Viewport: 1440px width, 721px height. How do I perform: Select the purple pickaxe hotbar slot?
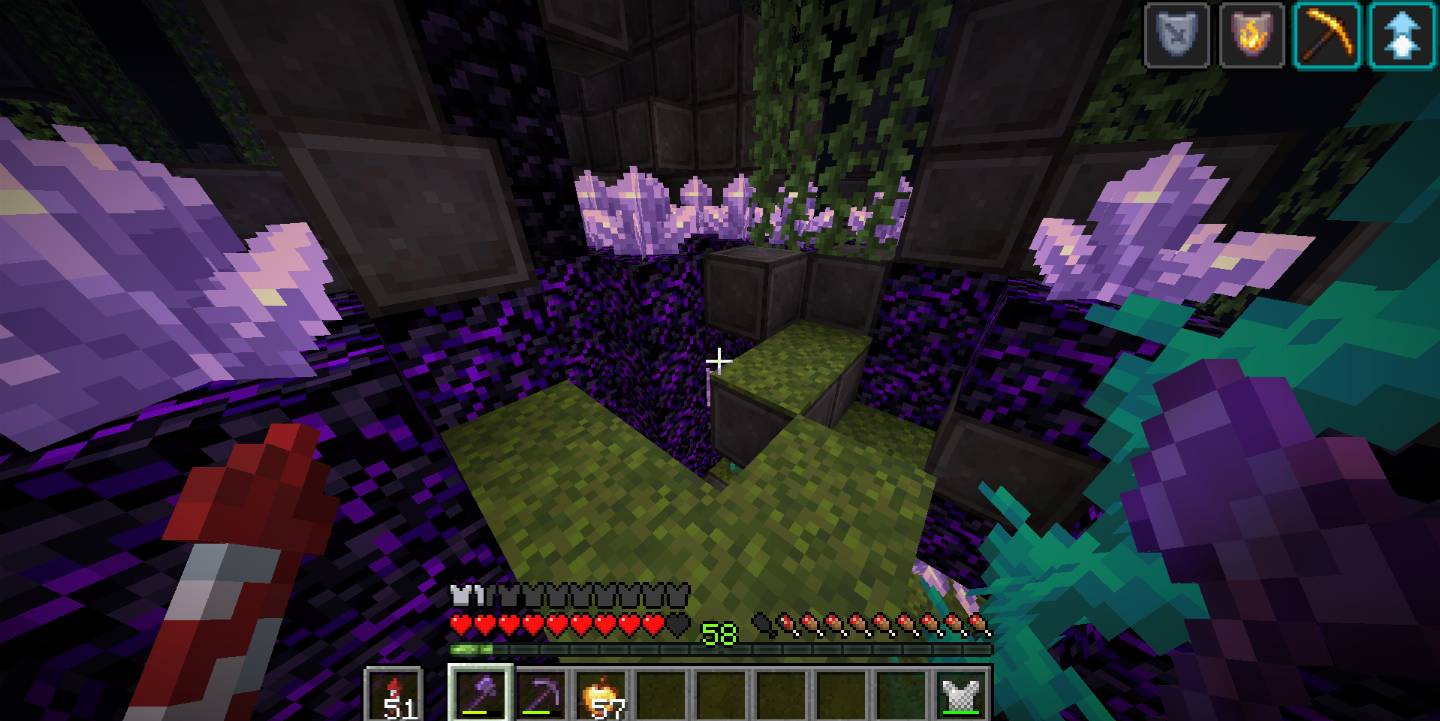click(x=541, y=692)
